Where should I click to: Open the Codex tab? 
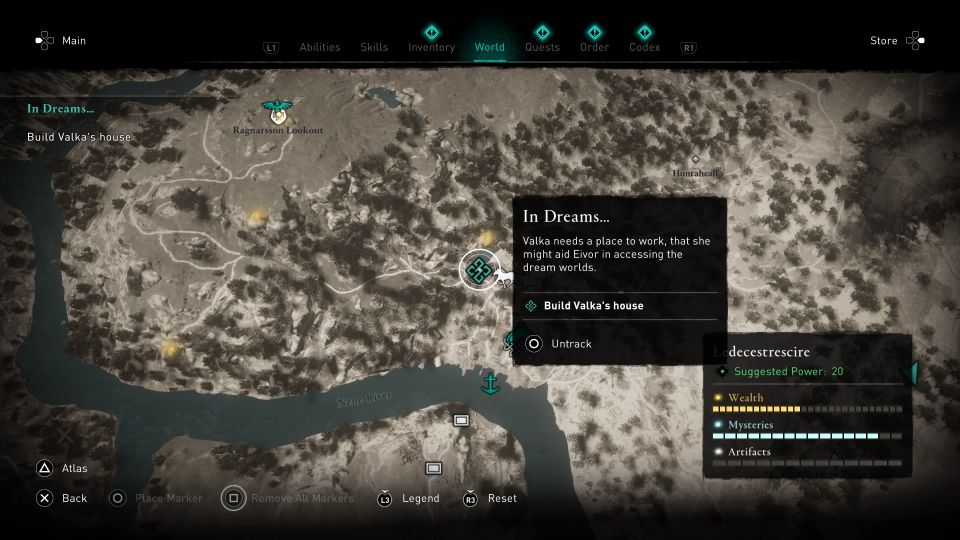pyautogui.click(x=644, y=47)
